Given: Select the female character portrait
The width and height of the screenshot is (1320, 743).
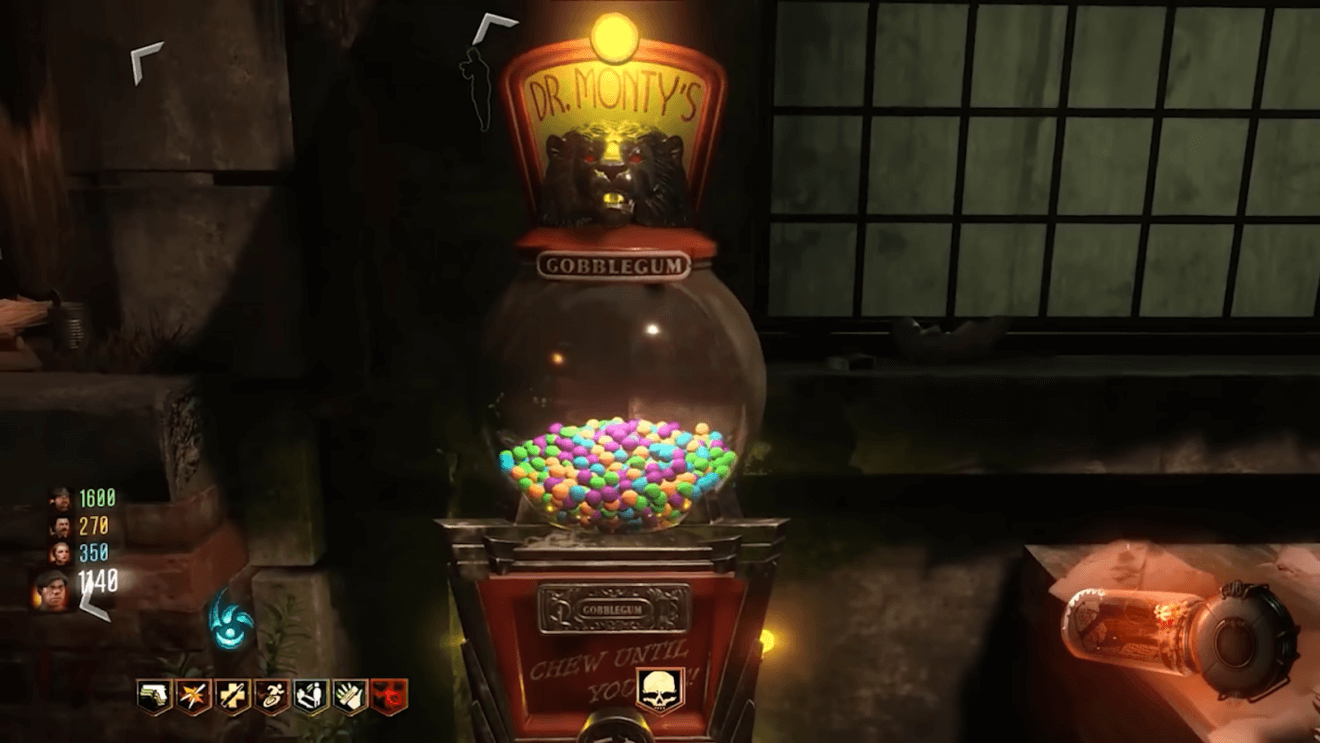Looking at the screenshot, I should [x=61, y=552].
